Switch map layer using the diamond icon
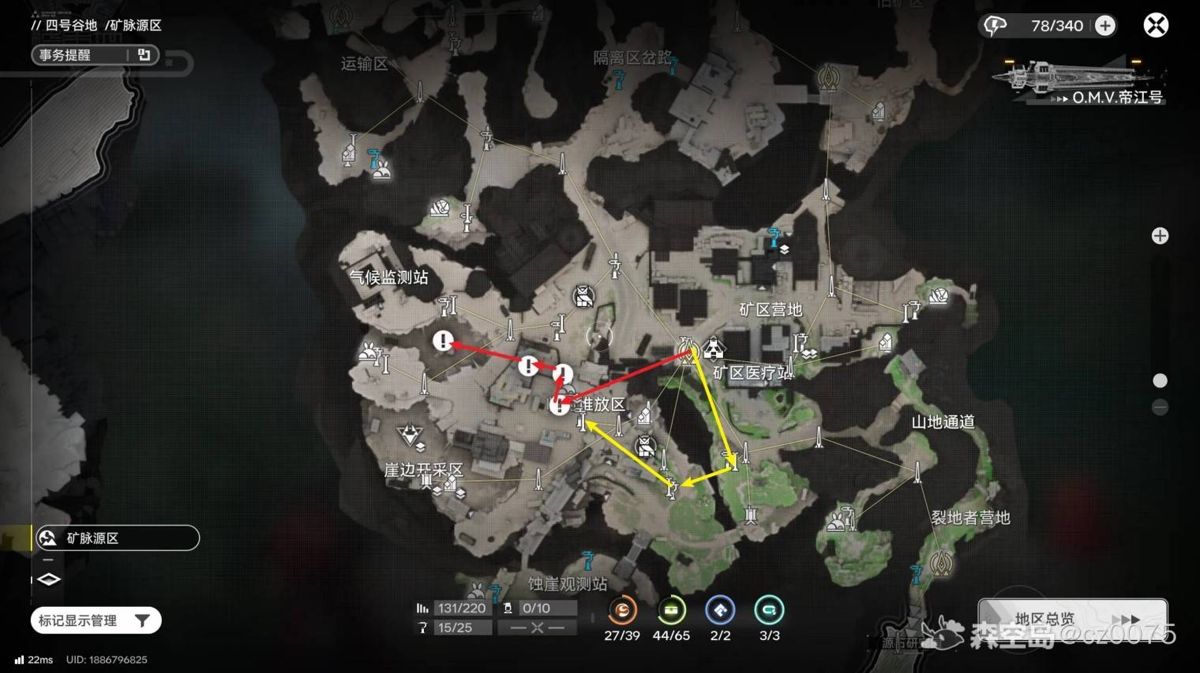This screenshot has width=1200, height=673. tap(49, 579)
